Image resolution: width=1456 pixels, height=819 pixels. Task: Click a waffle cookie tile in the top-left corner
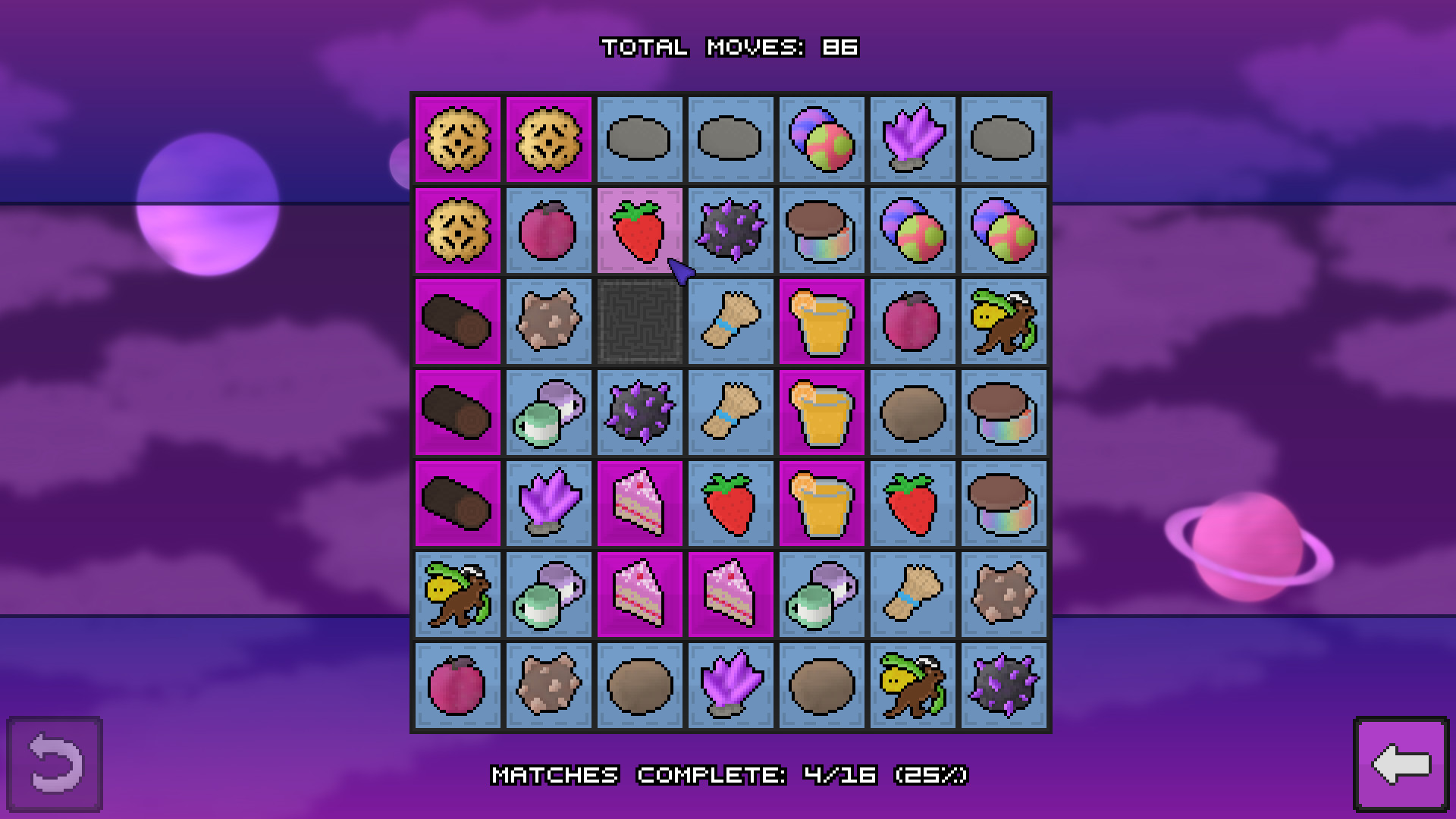457,140
